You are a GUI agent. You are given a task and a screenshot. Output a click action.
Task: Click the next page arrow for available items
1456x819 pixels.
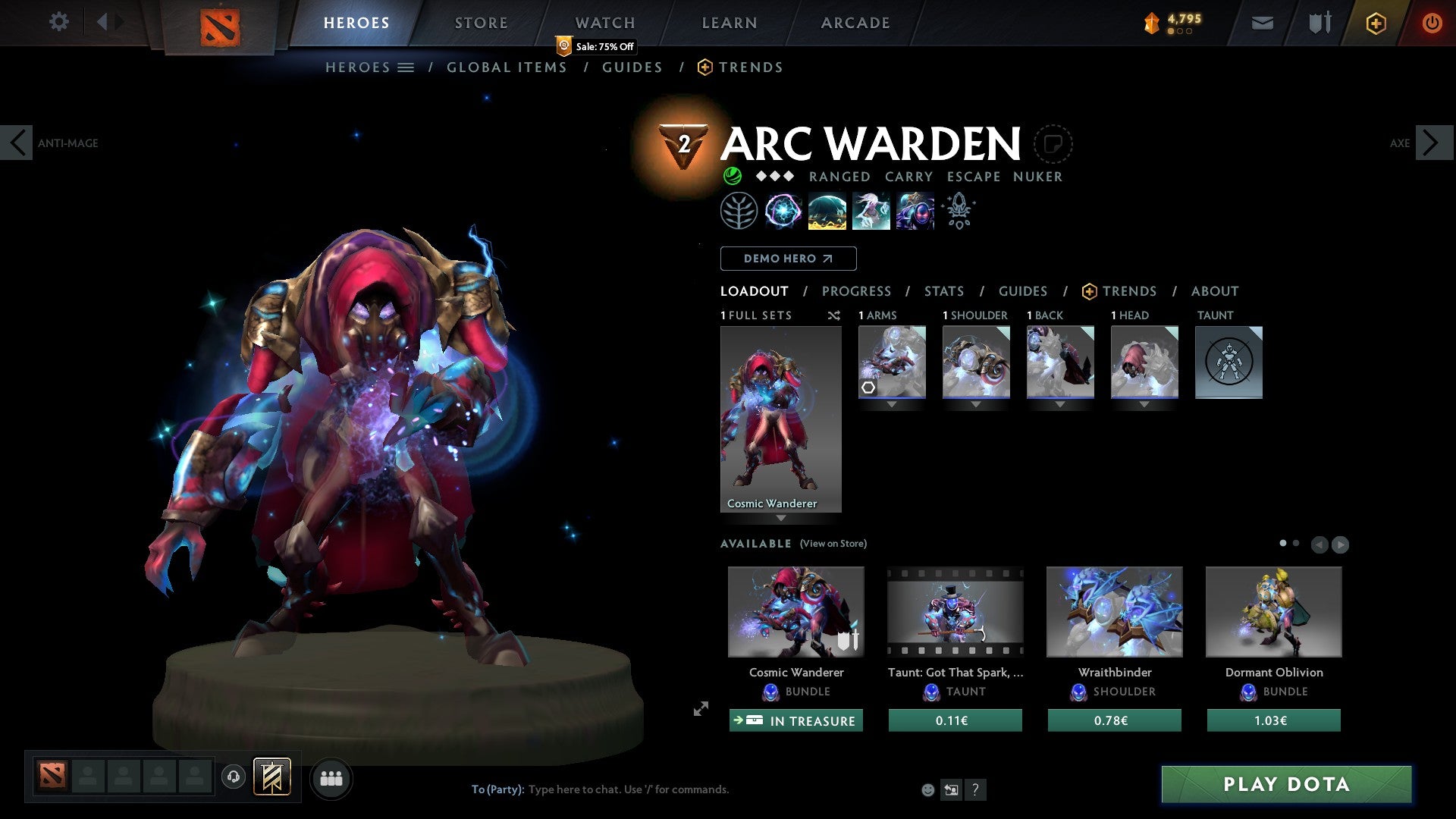tap(1341, 544)
